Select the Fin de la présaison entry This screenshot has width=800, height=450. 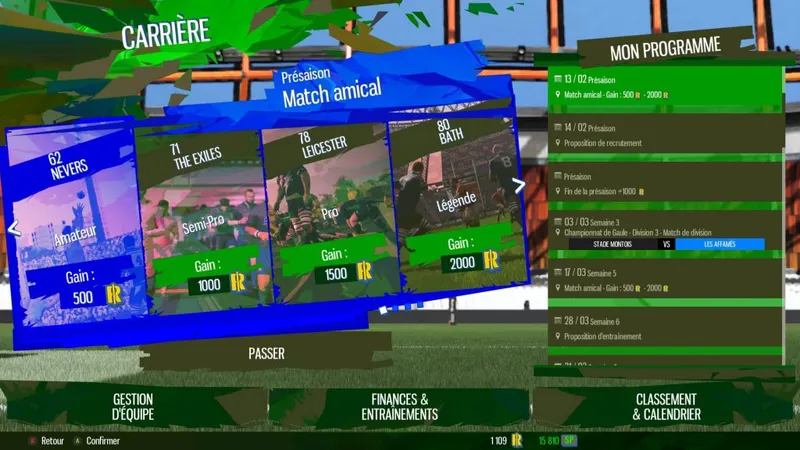[x=667, y=183]
